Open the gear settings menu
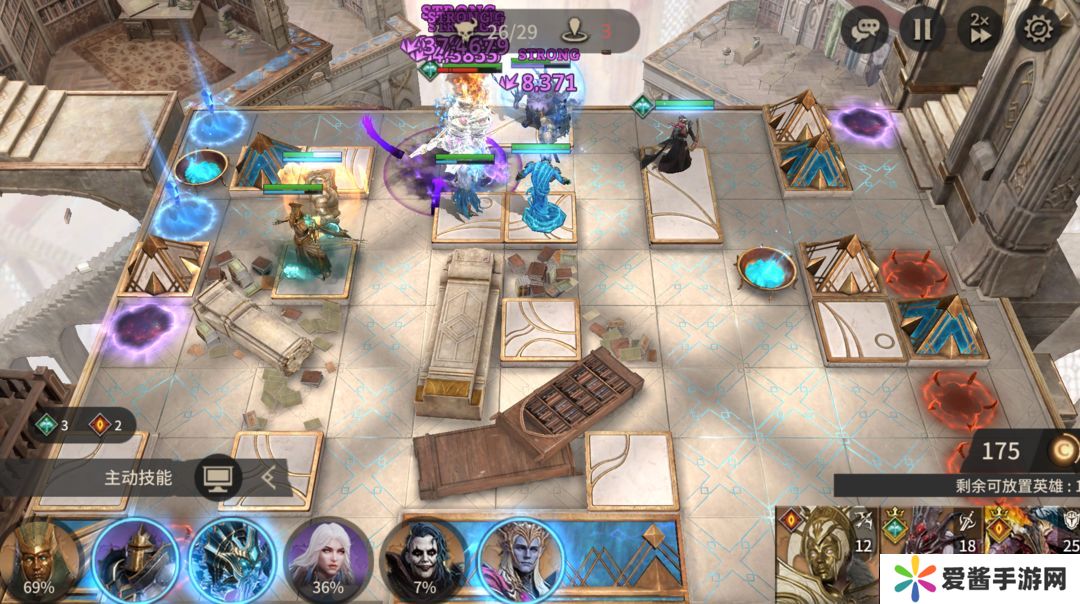The width and height of the screenshot is (1080, 604). (x=1039, y=29)
